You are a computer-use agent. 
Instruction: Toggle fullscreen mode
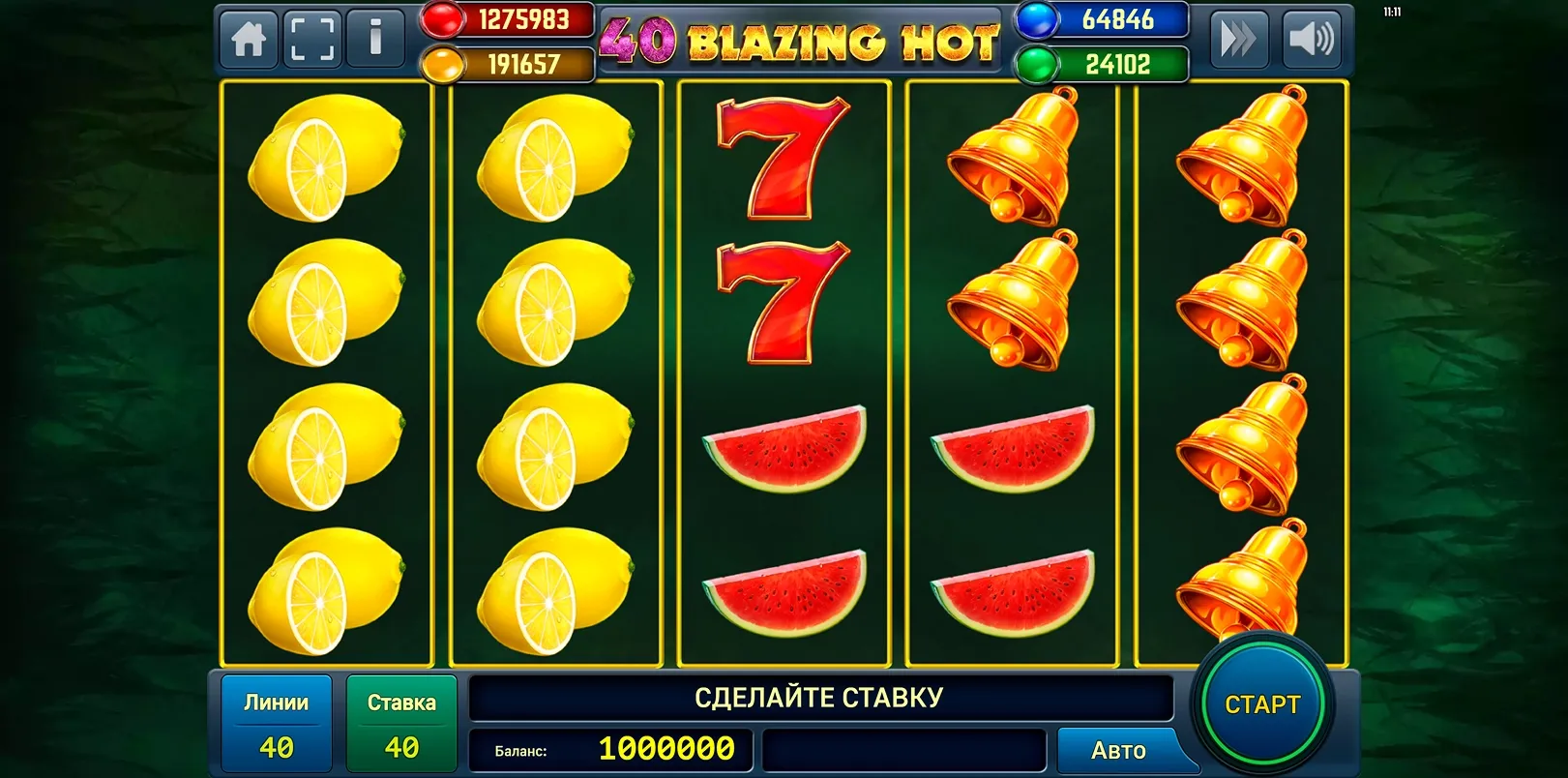click(x=311, y=39)
